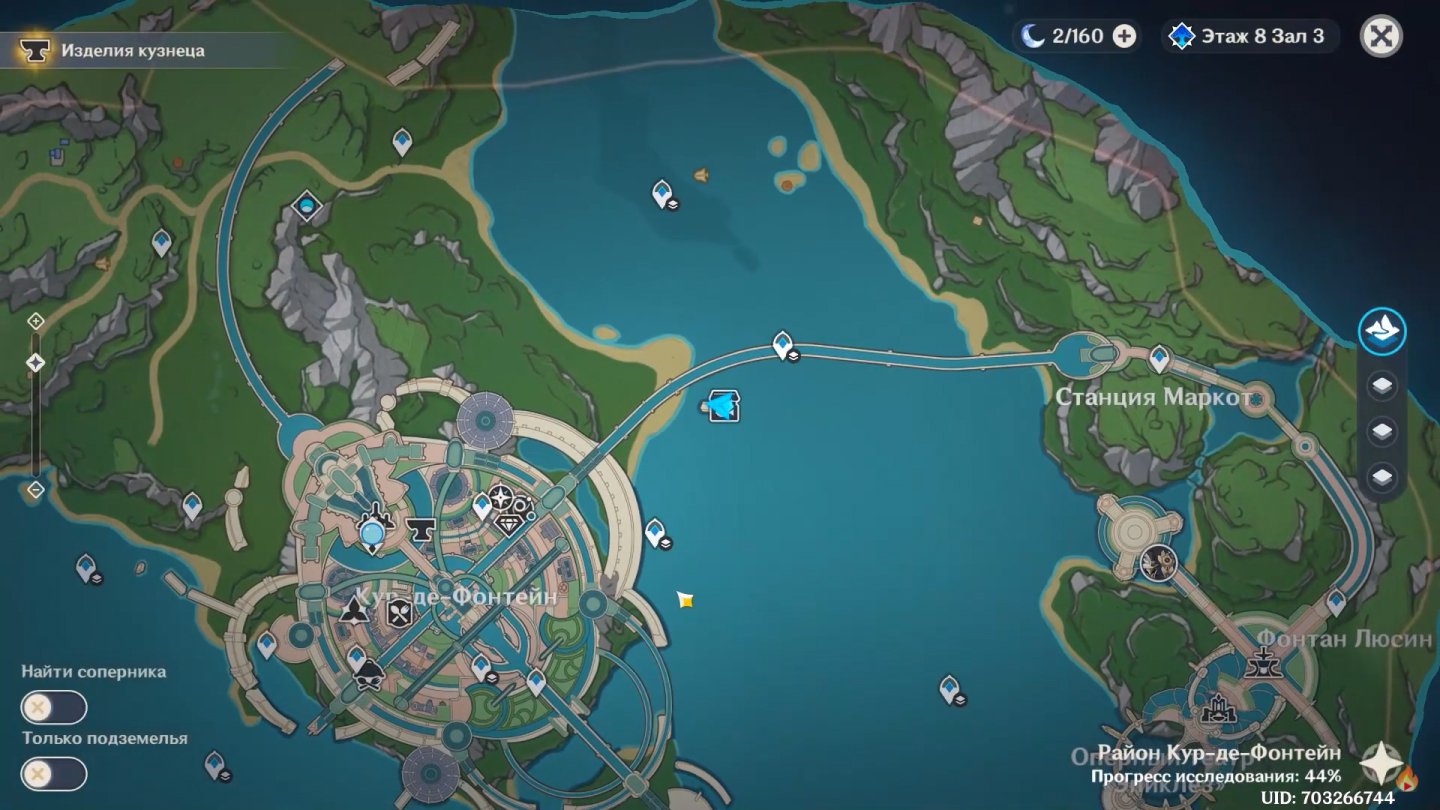Click the zoom slider handle
The image size is (1440, 810).
pos(36,363)
